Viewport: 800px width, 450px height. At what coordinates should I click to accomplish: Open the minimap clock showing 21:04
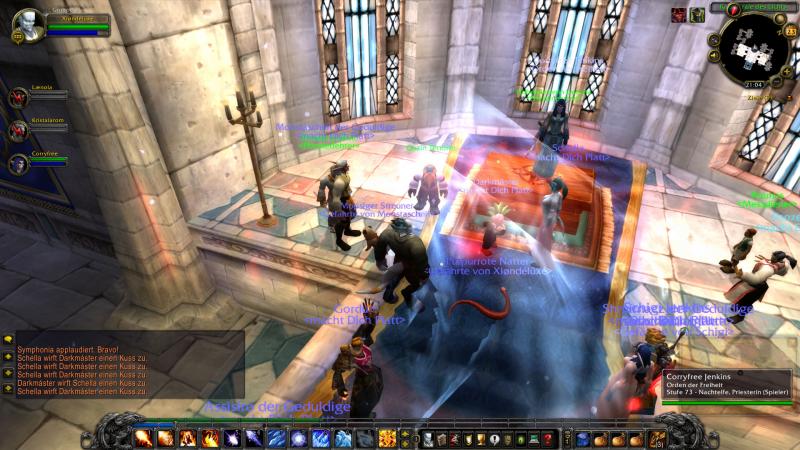pyautogui.click(x=752, y=85)
